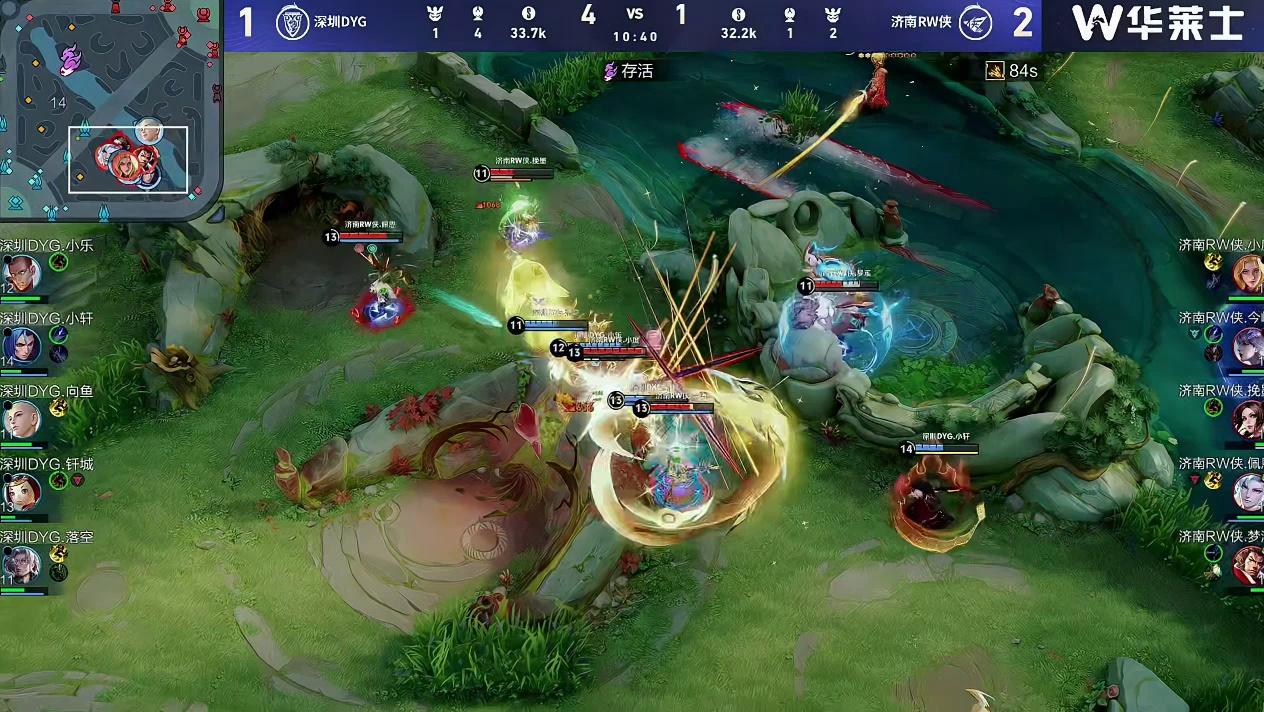
Task: Pick 深圳DYG.落空 player portrait
Action: 21,565
